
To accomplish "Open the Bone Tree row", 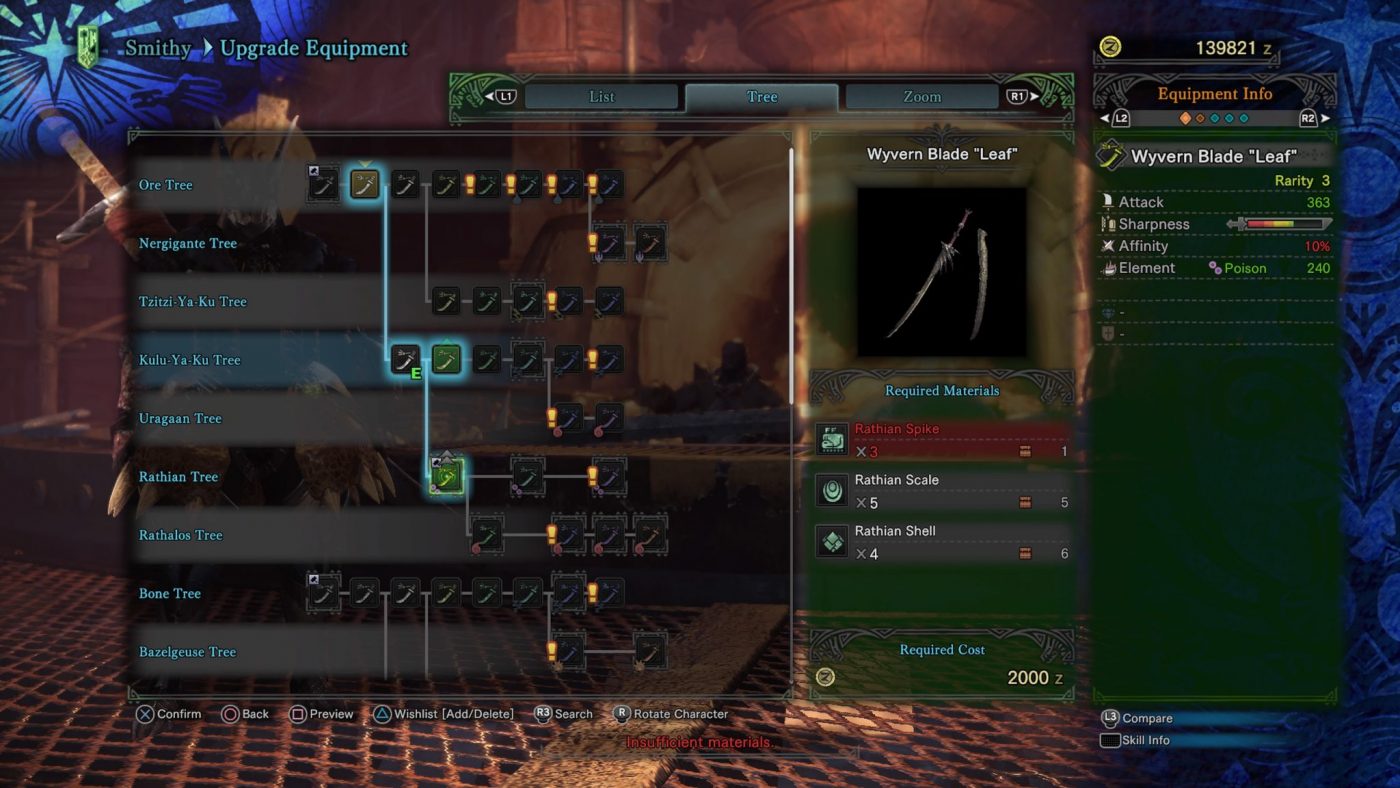I will (170, 594).
